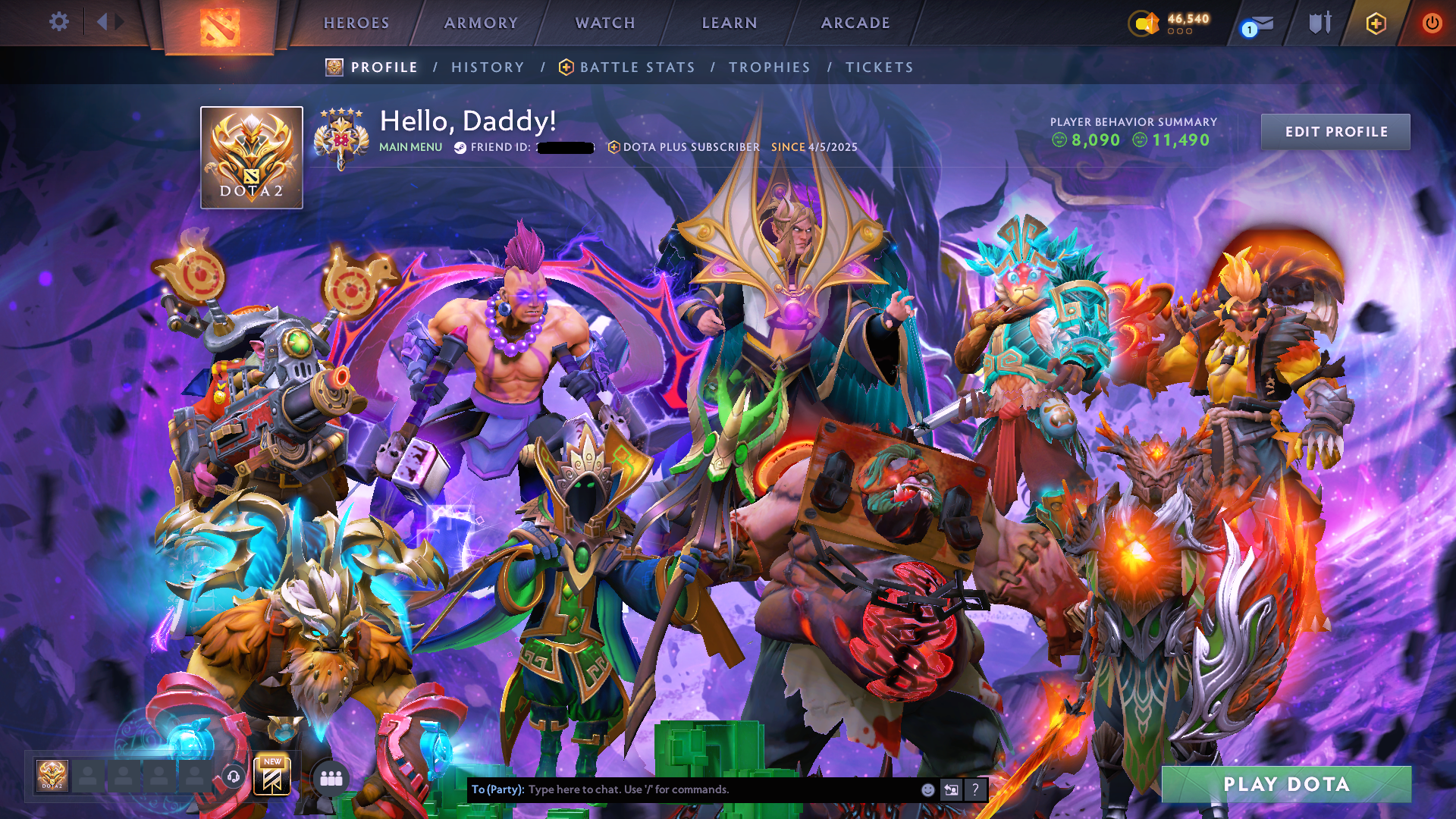The width and height of the screenshot is (1456, 819).
Task: Click the left navigation chevron near the logo
Action: pos(102,22)
